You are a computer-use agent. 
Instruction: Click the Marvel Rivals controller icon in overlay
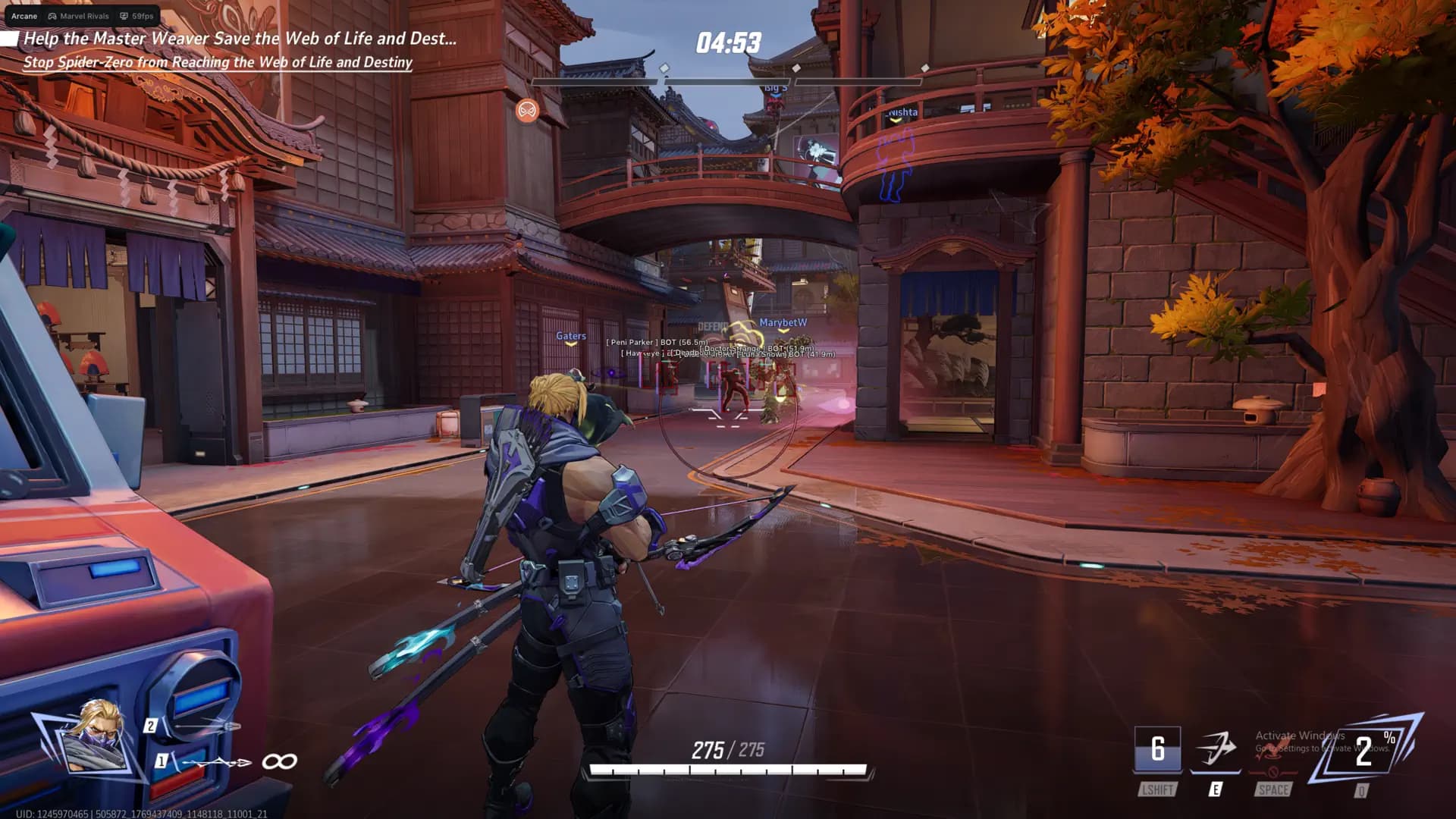[52, 15]
